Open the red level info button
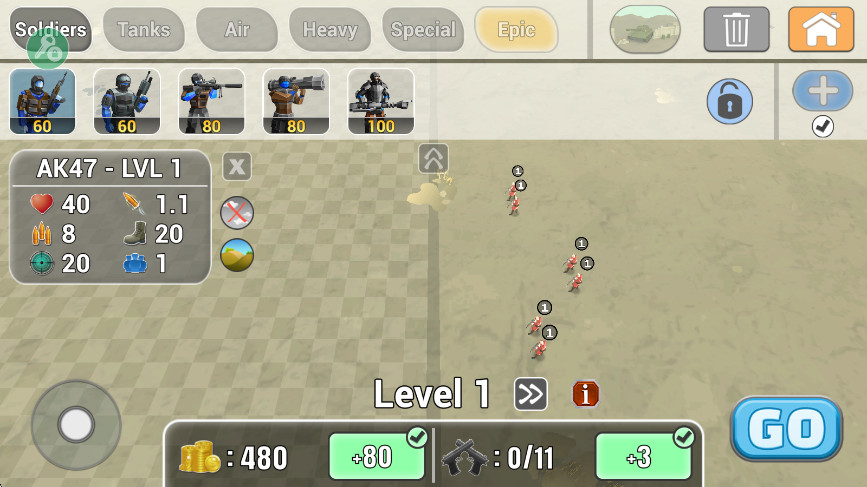The width and height of the screenshot is (867, 487). [x=586, y=394]
